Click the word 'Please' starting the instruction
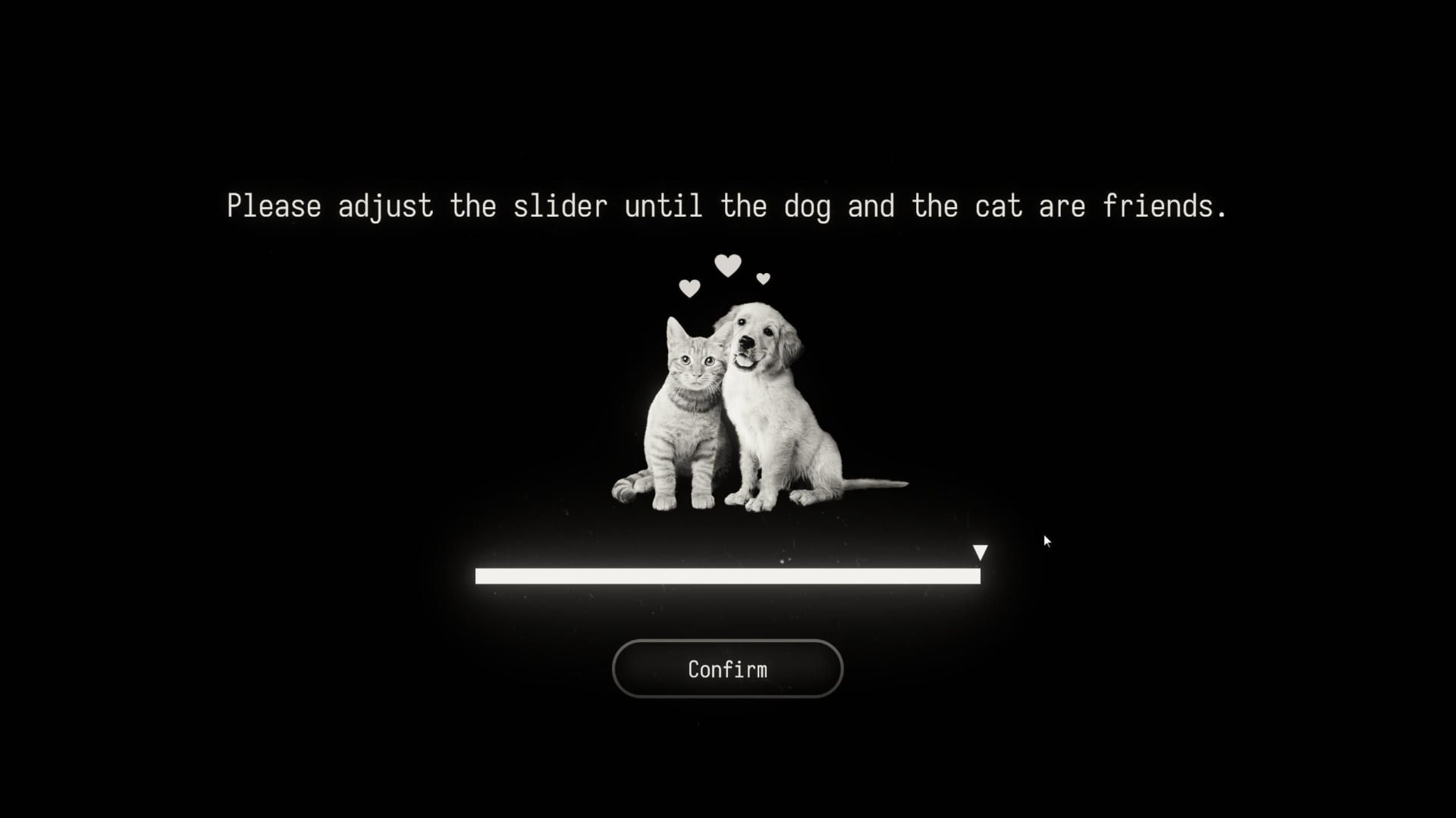Screen dimensions: 1456x818 point(275,205)
